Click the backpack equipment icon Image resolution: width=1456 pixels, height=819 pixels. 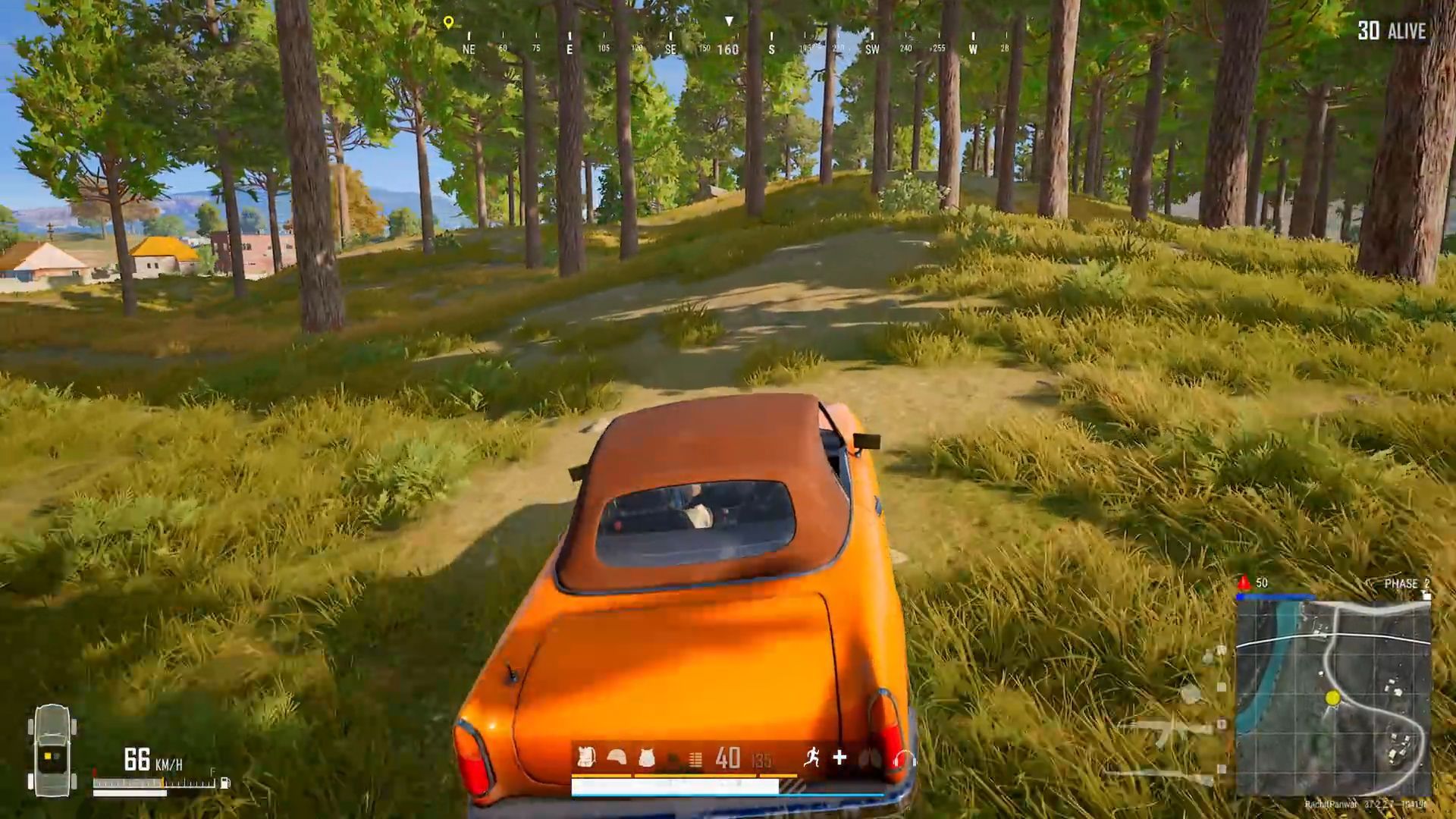coord(586,758)
